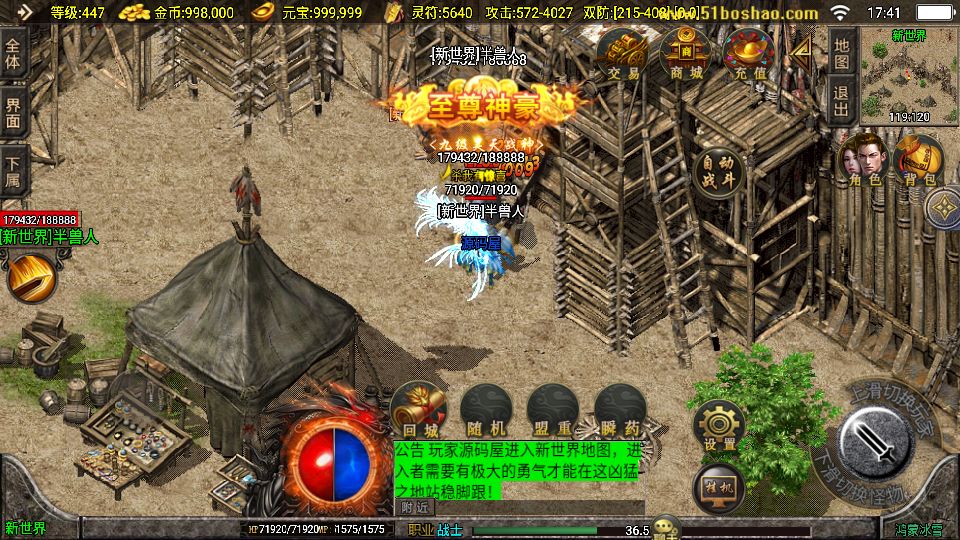The width and height of the screenshot is (960, 540).
Task: Open the 商城 shop
Action: point(685,55)
